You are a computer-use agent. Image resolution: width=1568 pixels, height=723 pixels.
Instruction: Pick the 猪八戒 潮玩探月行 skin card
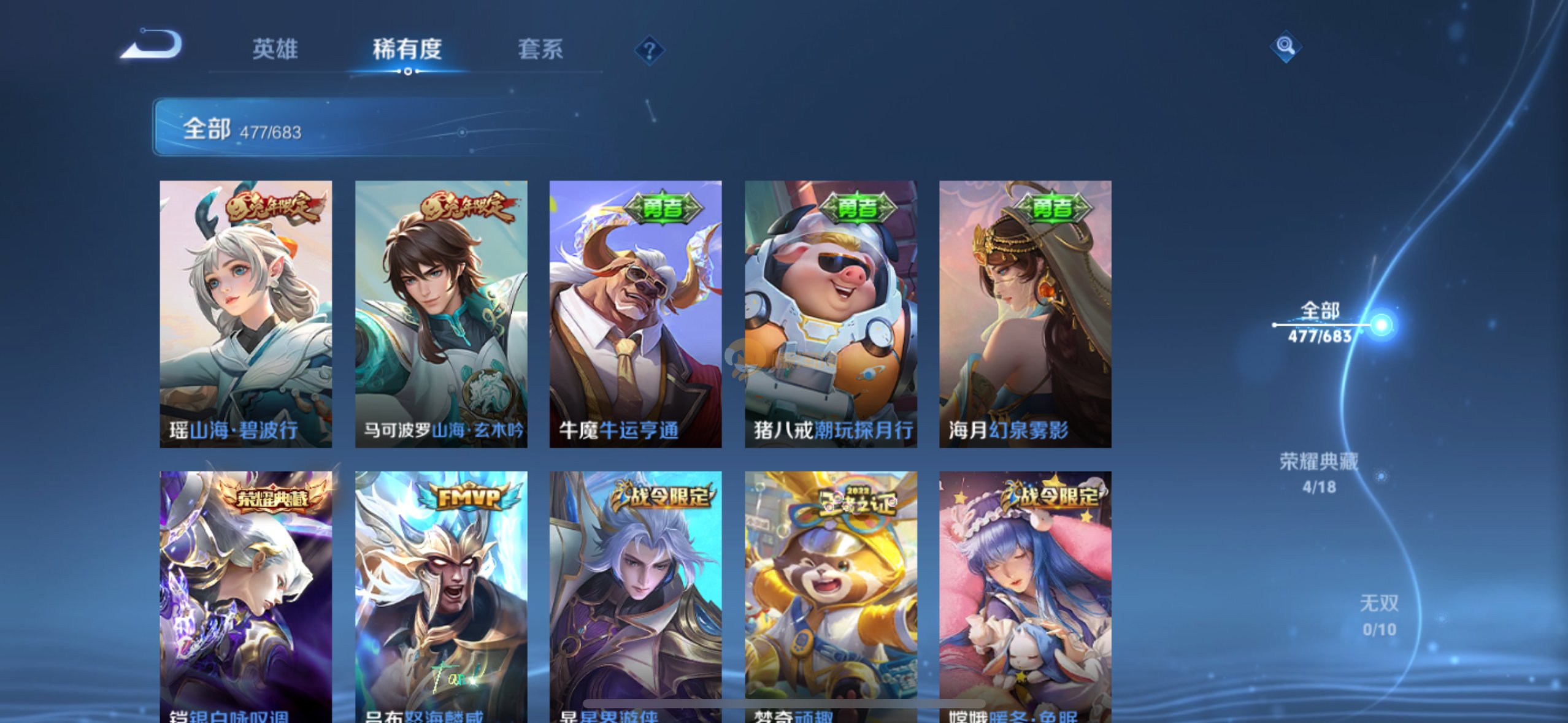tap(831, 313)
